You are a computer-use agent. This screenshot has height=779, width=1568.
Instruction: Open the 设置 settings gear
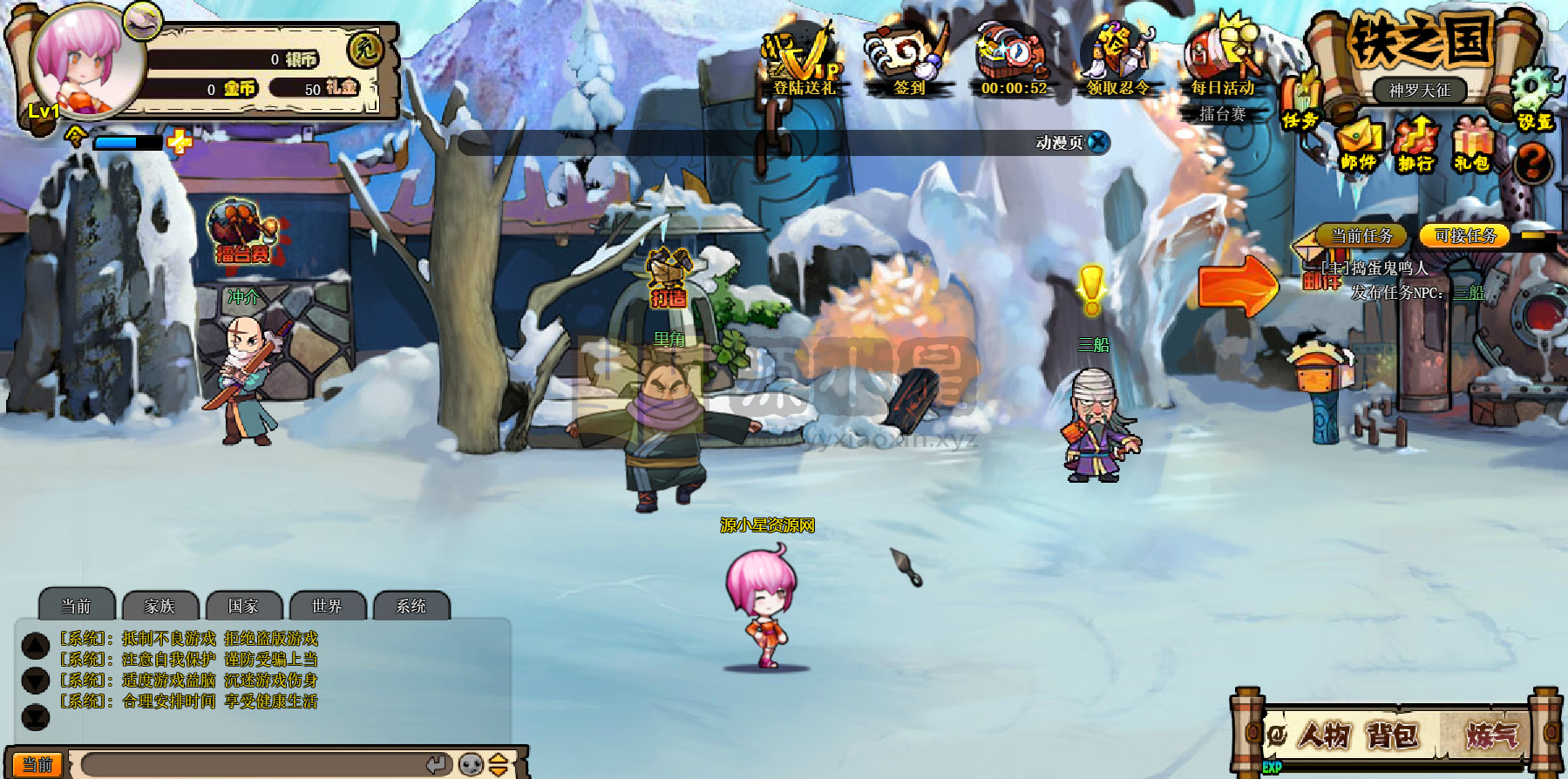click(x=1535, y=100)
